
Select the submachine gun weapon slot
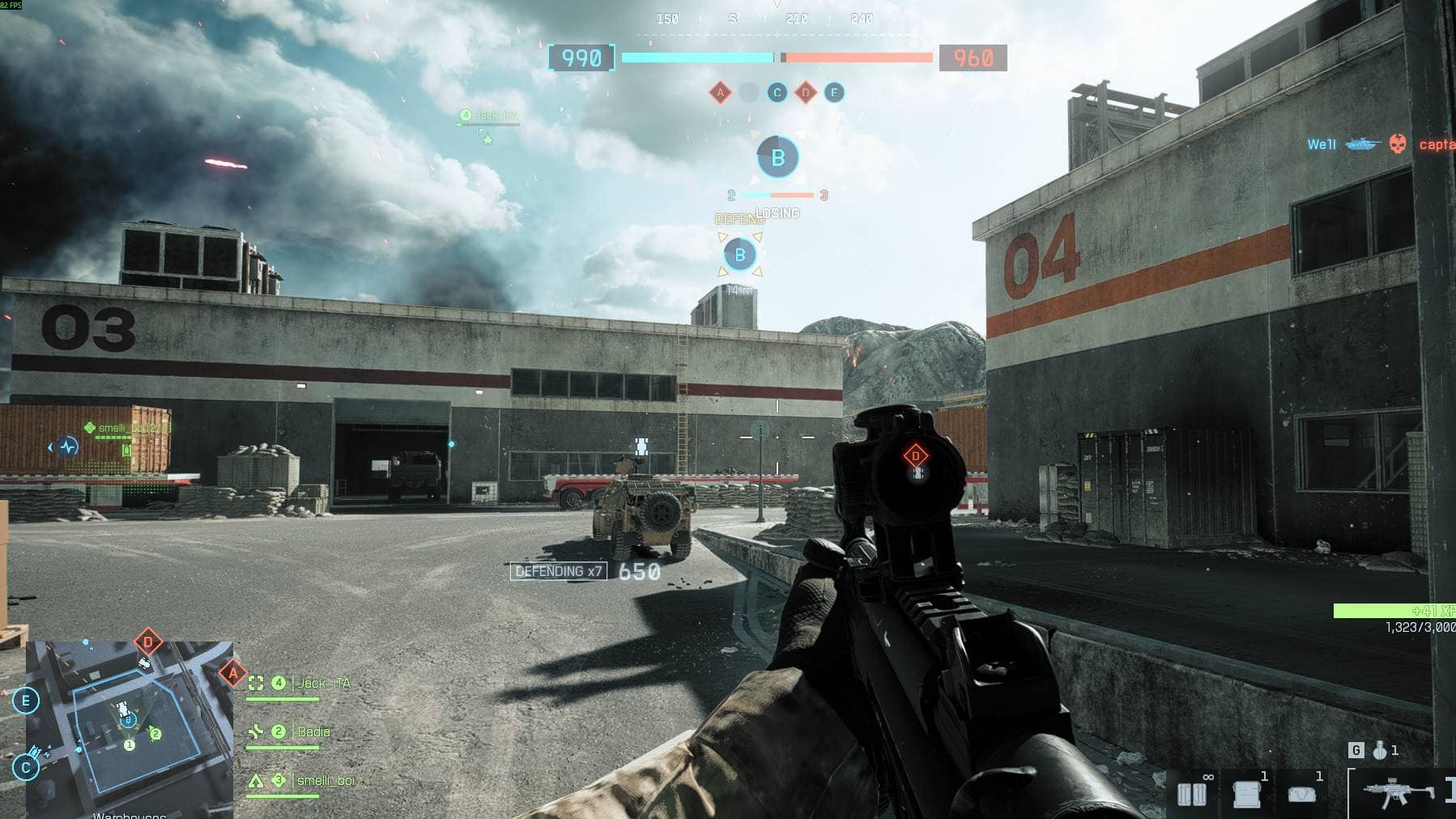click(x=1399, y=791)
